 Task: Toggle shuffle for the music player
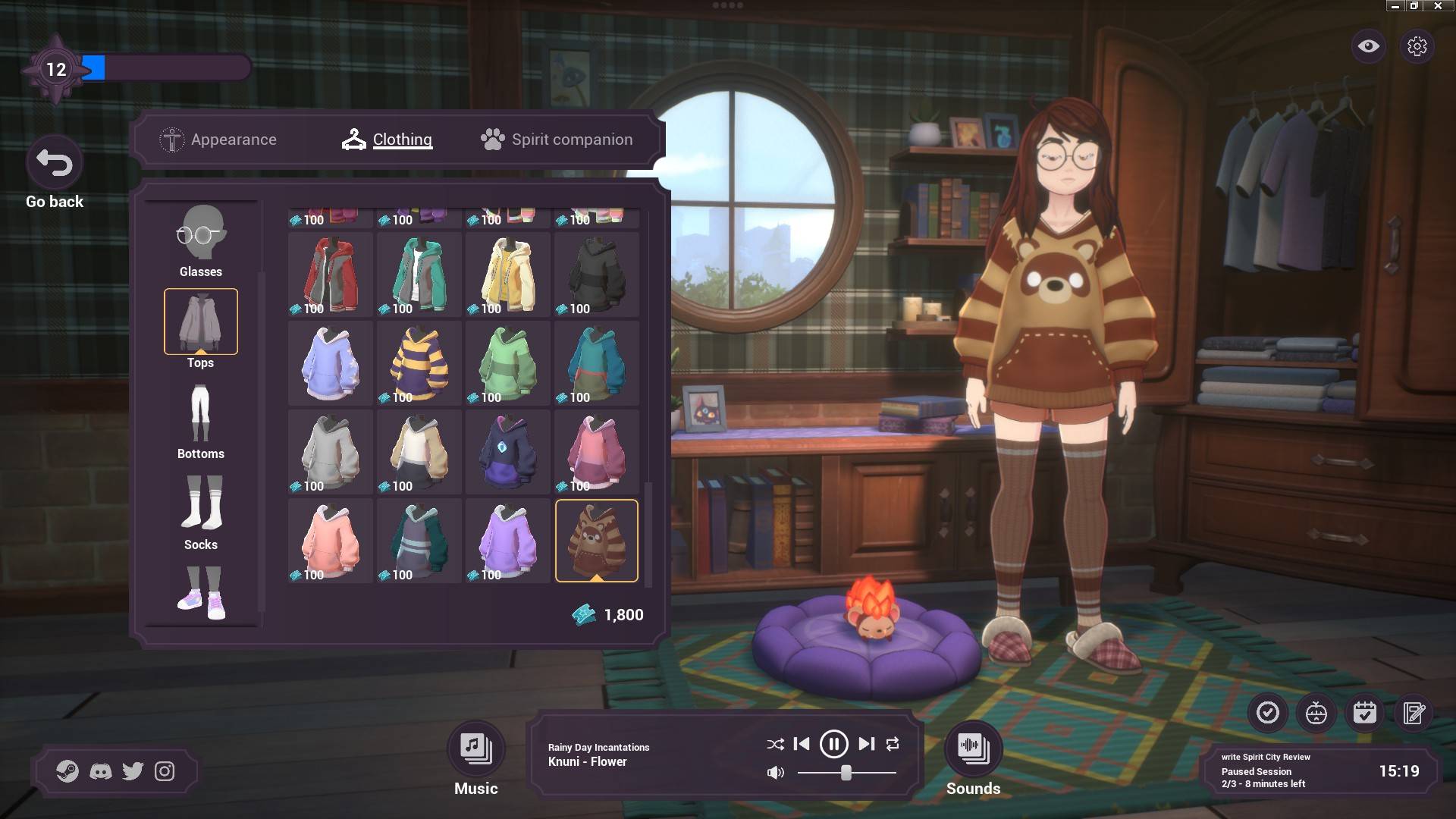point(775,745)
